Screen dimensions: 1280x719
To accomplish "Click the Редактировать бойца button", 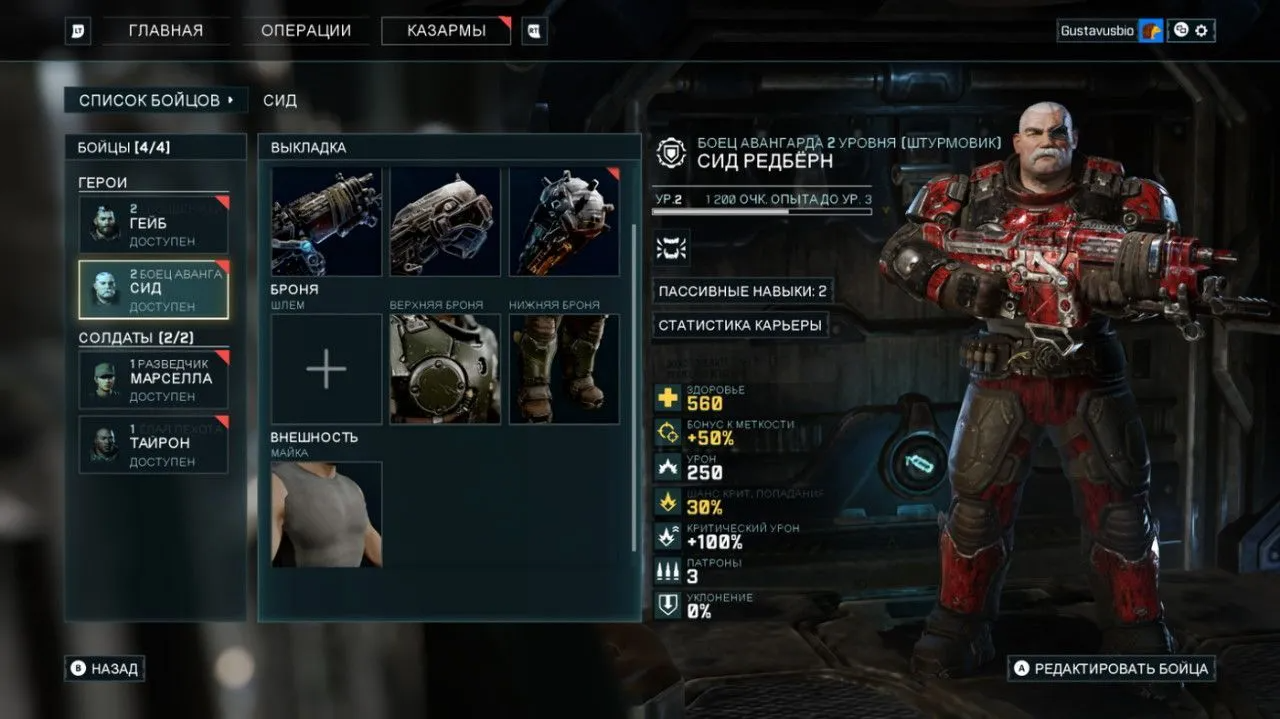I will click(x=1110, y=668).
